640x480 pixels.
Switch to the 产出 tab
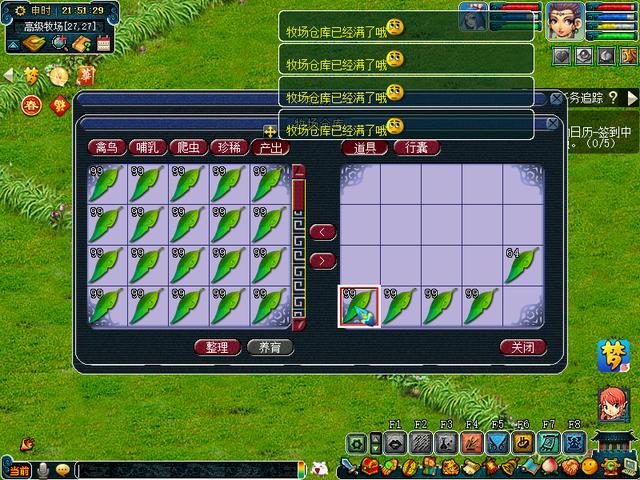pyautogui.click(x=269, y=147)
